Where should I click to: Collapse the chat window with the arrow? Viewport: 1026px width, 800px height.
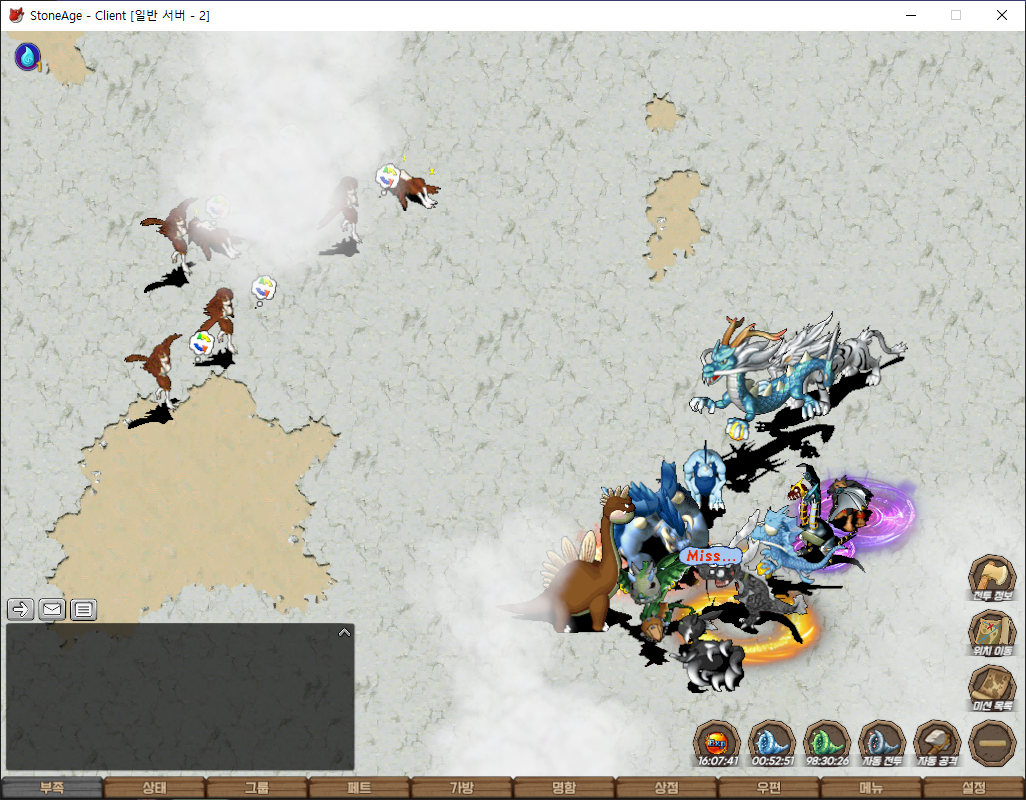click(x=344, y=632)
